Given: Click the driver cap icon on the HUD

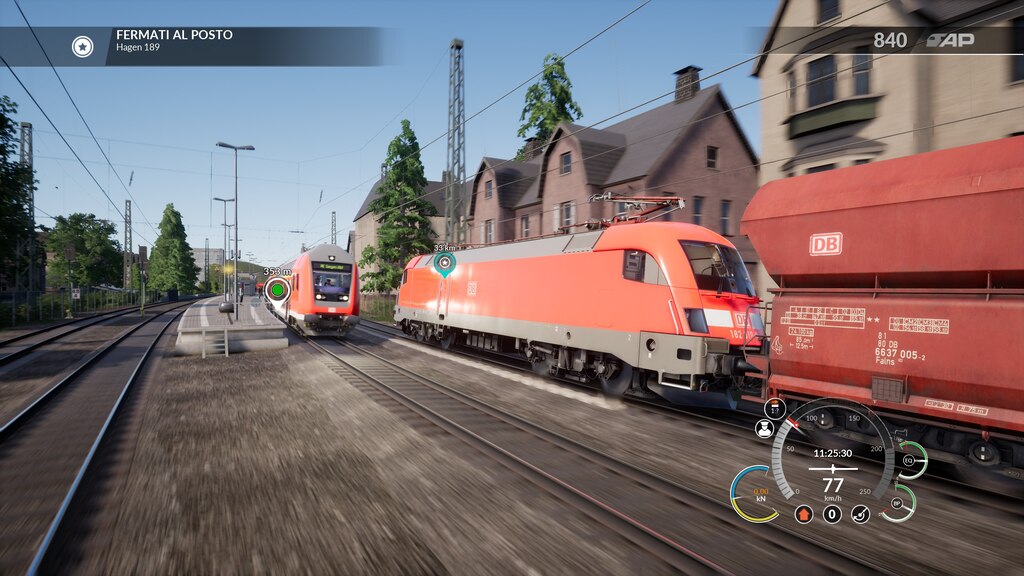Looking at the screenshot, I should (x=764, y=428).
